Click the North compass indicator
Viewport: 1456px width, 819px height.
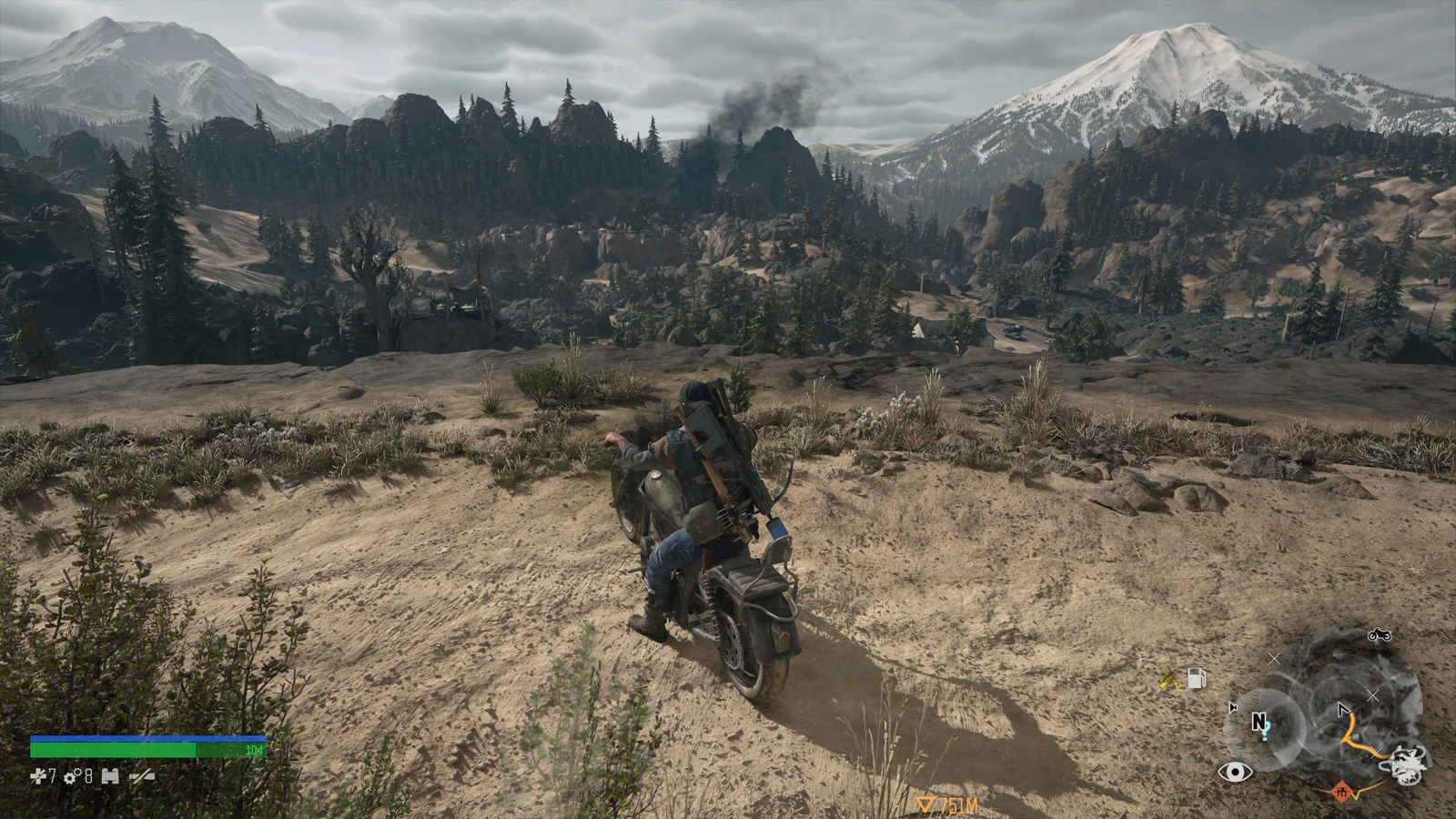click(1259, 721)
